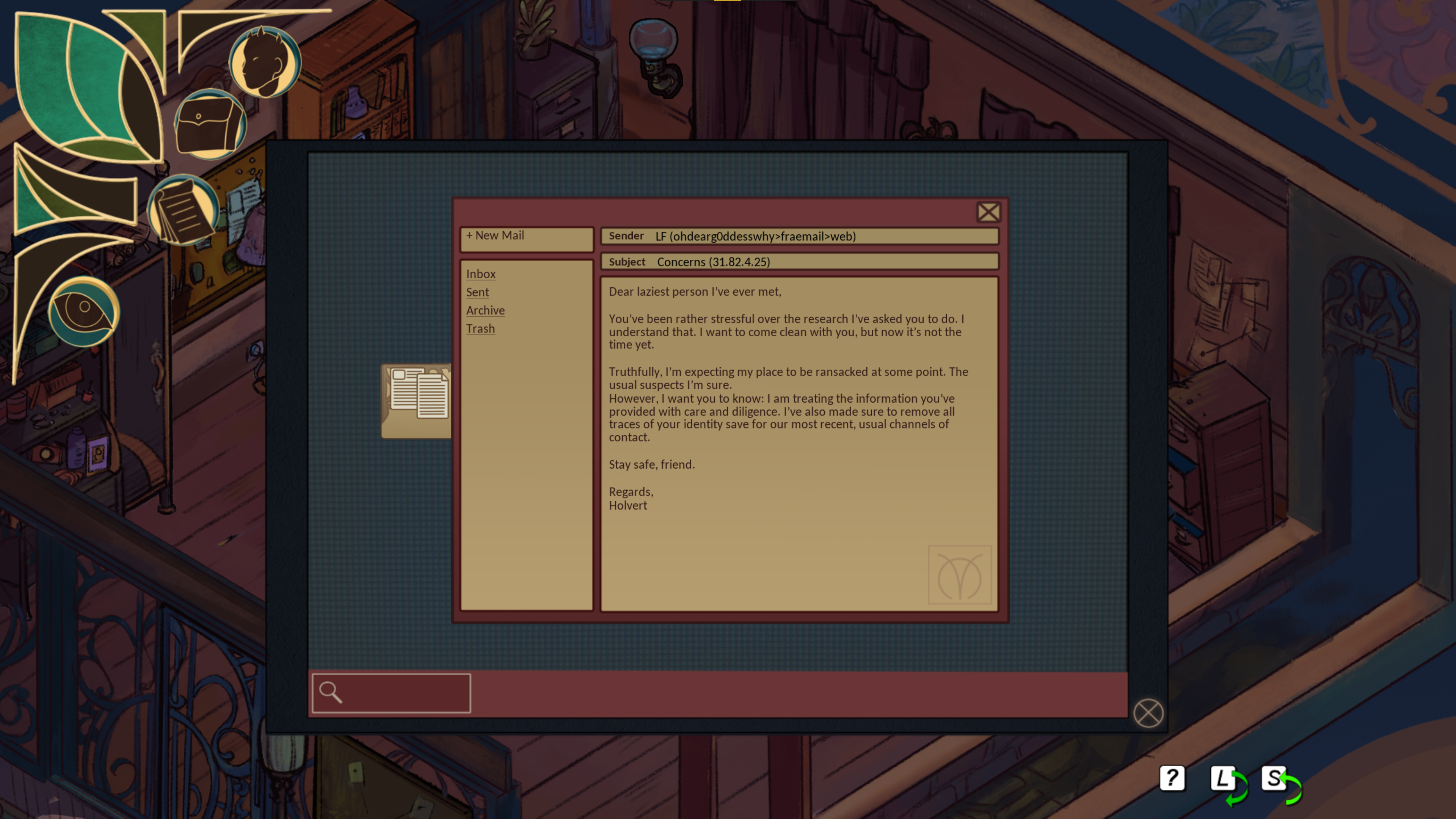Exit the computer screen via circled X

[1148, 713]
